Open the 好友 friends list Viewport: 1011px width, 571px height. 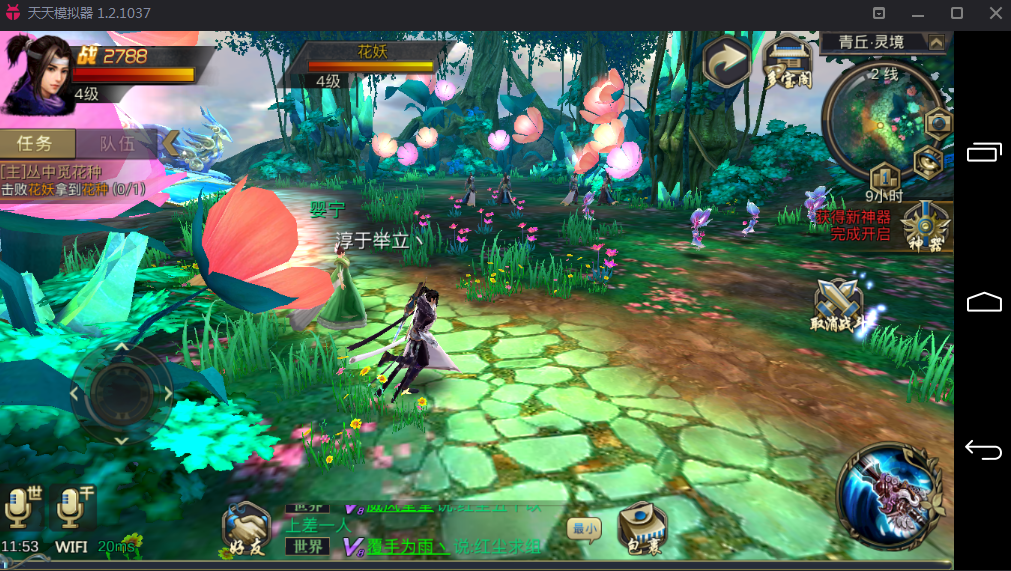245,528
